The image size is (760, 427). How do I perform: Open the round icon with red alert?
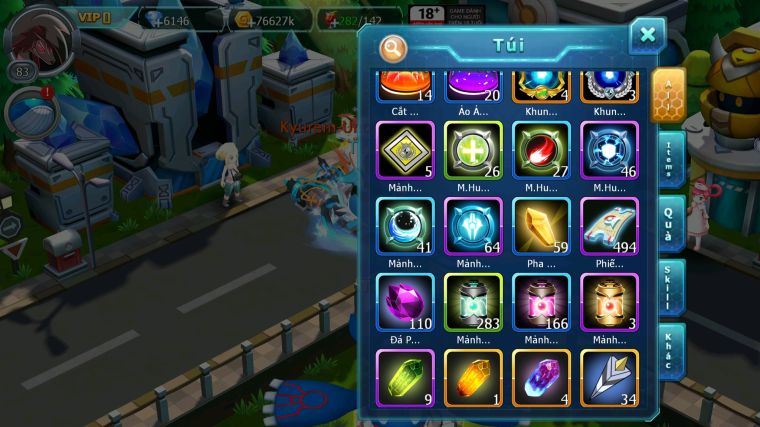coord(28,110)
